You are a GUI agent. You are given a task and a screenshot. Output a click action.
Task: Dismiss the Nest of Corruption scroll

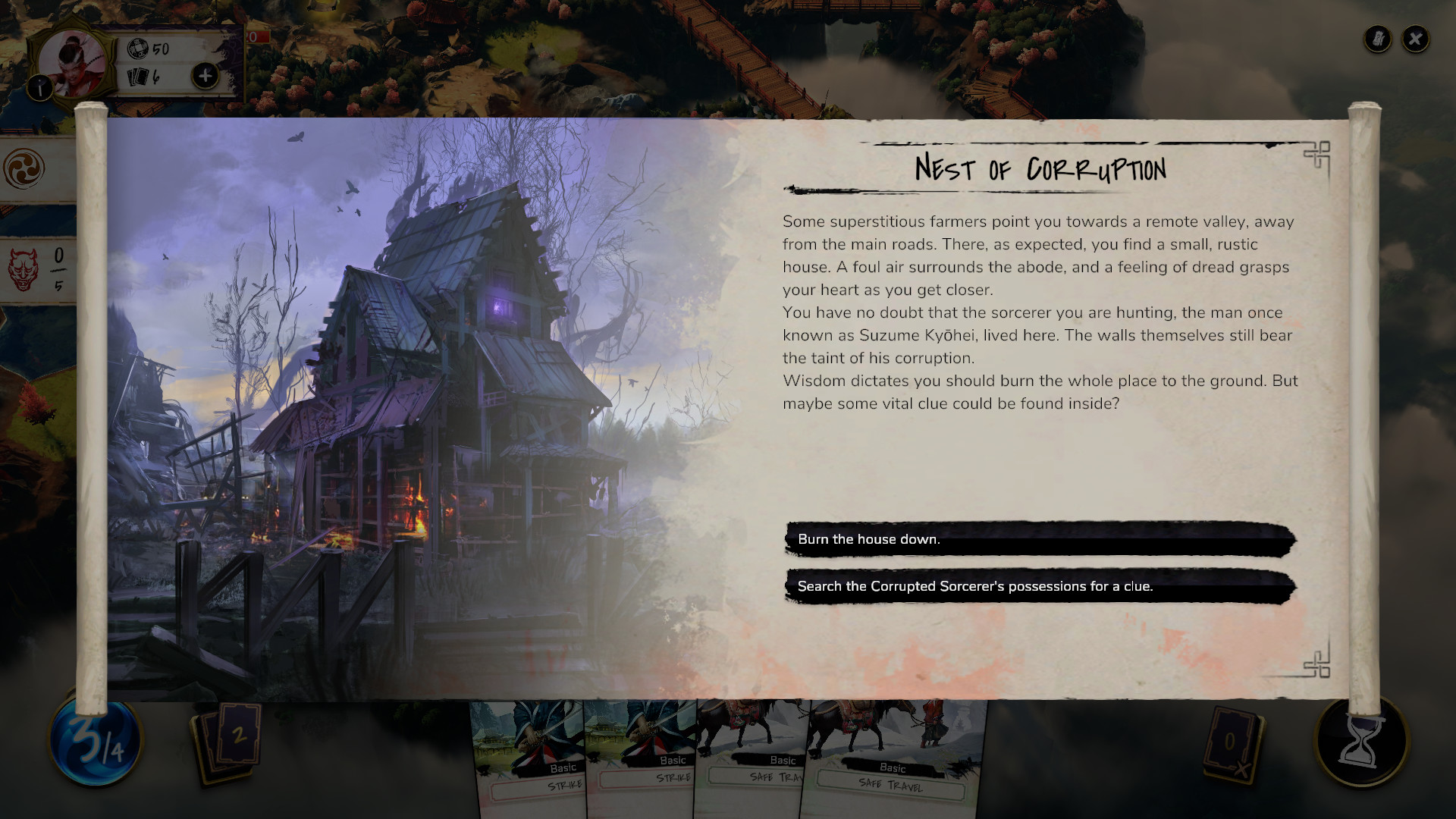point(1414,39)
